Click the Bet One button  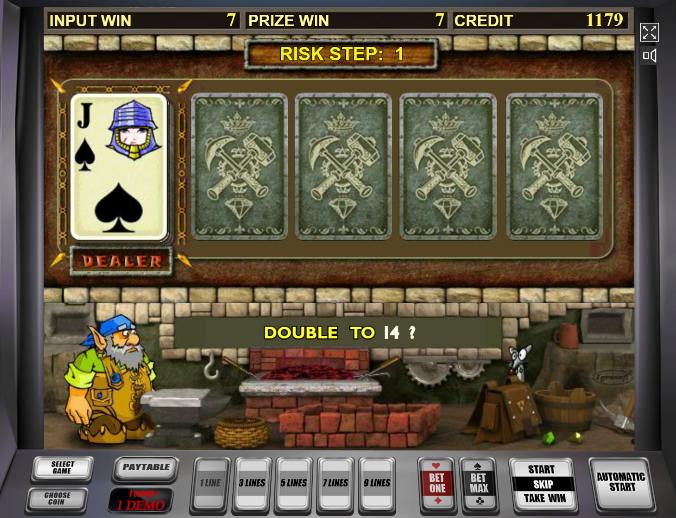(436, 484)
